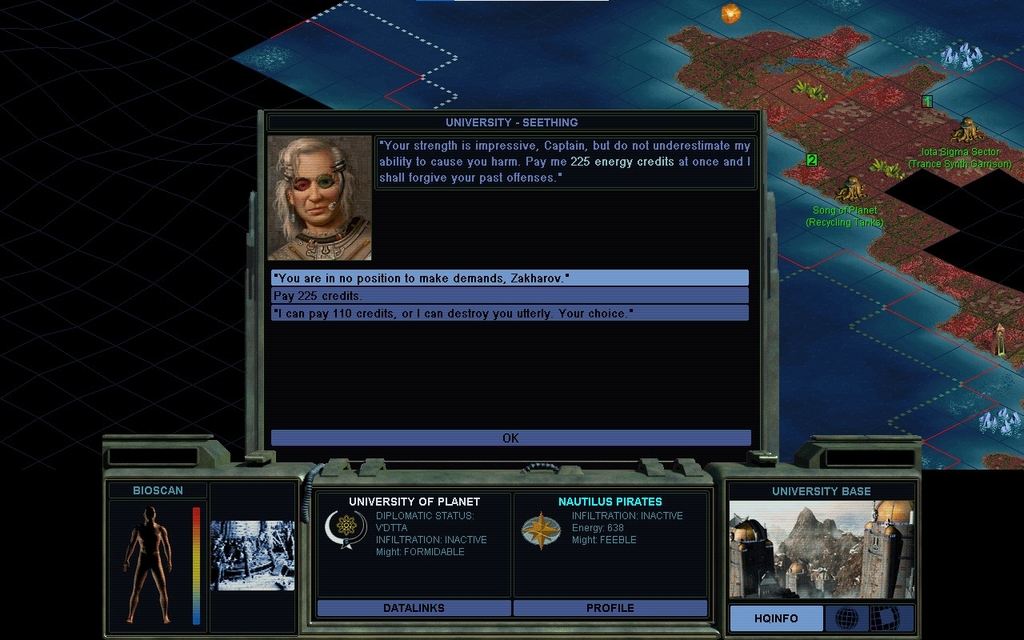Image resolution: width=1024 pixels, height=640 pixels.
Task: Click the flat grid map icon
Action: click(x=885, y=618)
